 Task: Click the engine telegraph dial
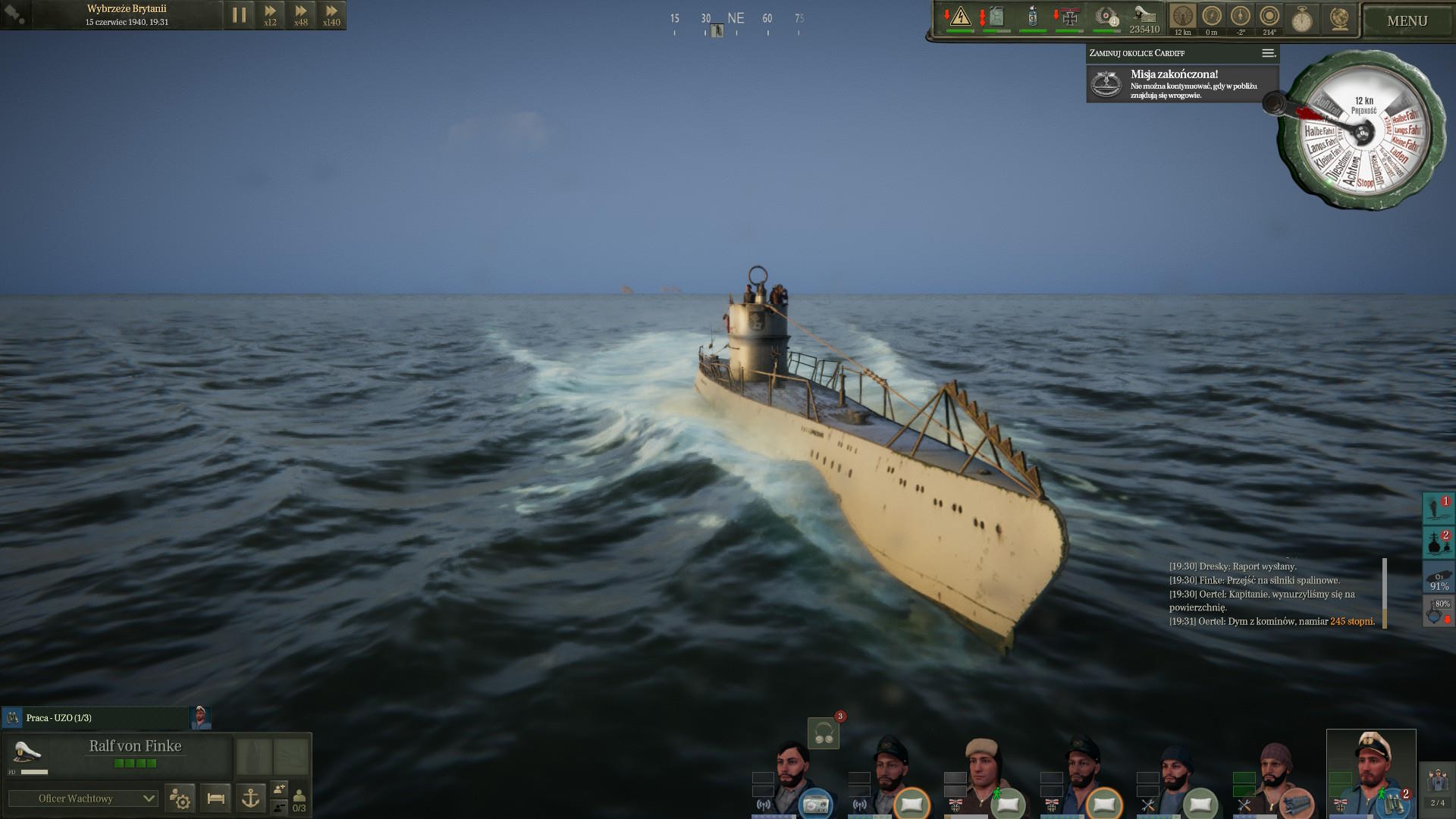point(1363,130)
